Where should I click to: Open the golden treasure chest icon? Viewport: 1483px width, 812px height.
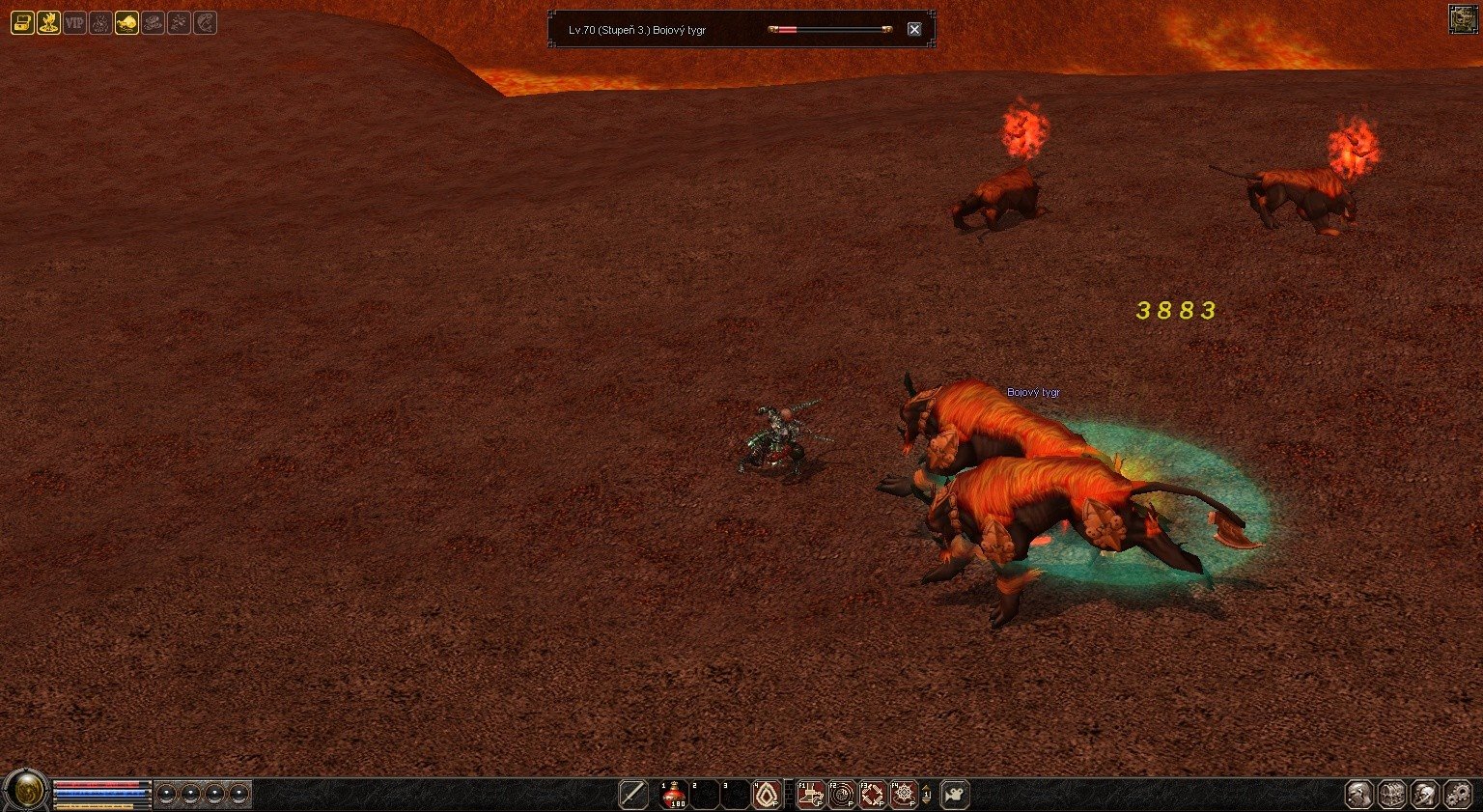21,22
